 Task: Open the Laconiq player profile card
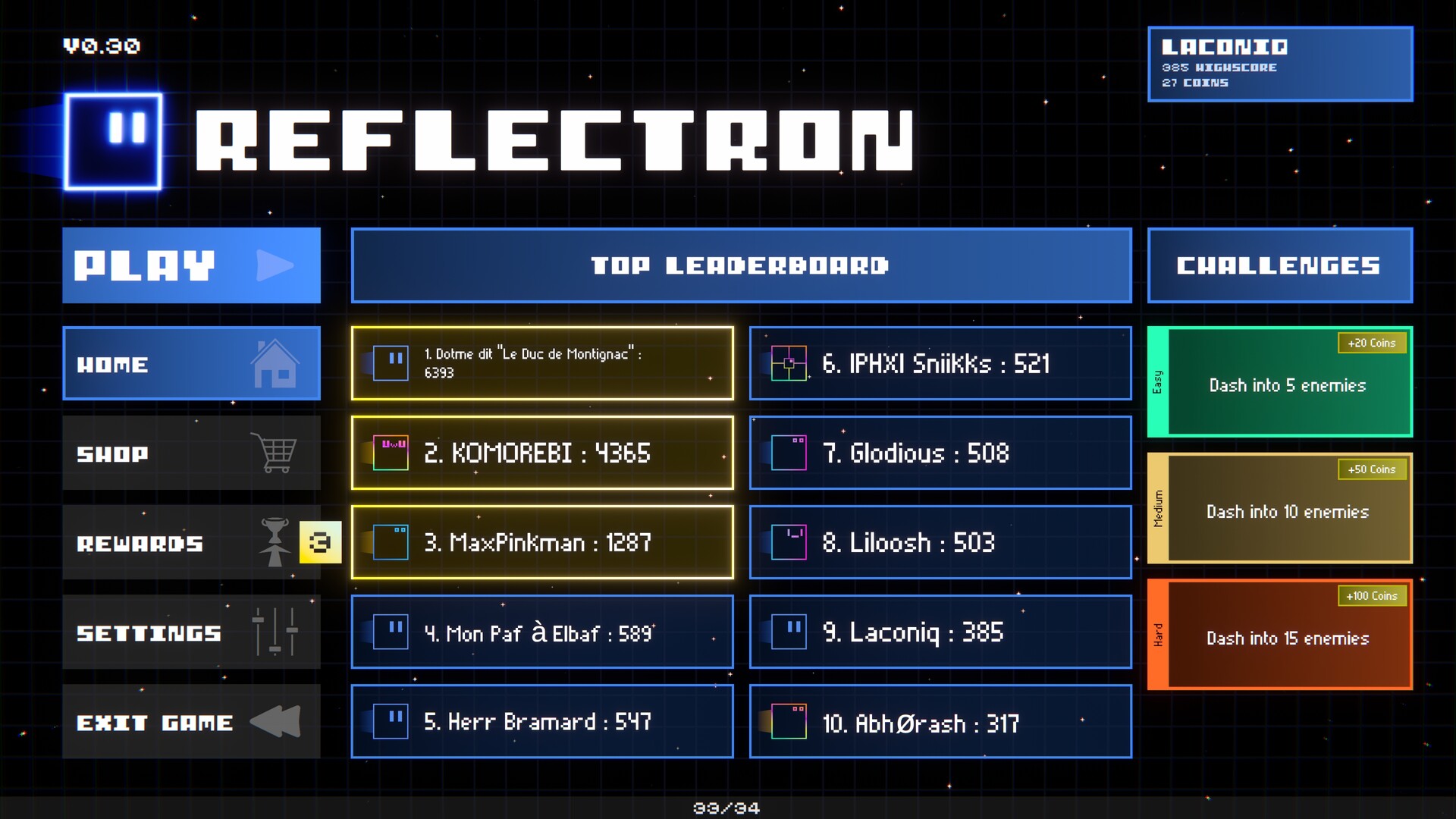point(1279,64)
